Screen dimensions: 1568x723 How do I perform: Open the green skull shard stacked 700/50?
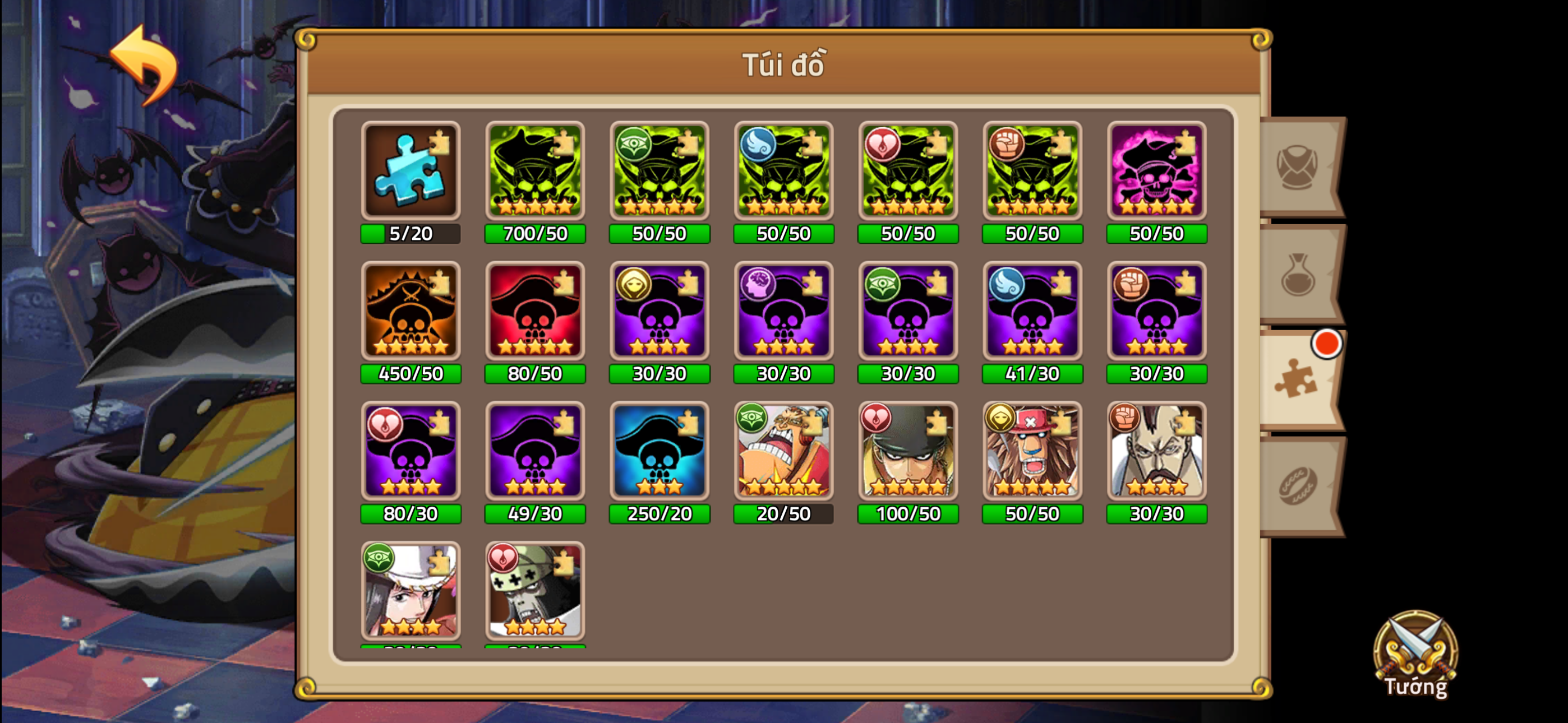(536, 172)
